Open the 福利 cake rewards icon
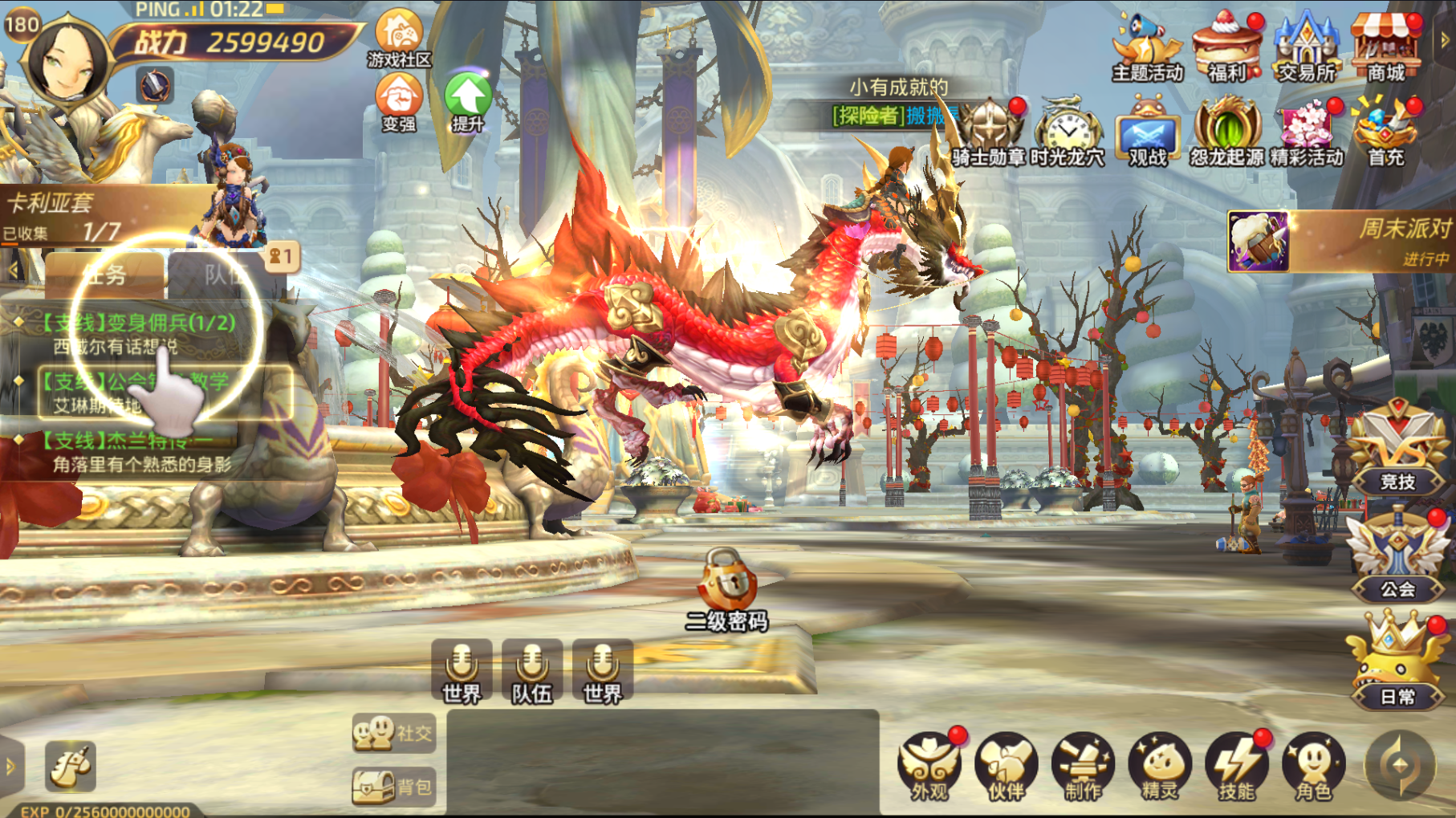This screenshot has width=1456, height=818. tap(1226, 50)
